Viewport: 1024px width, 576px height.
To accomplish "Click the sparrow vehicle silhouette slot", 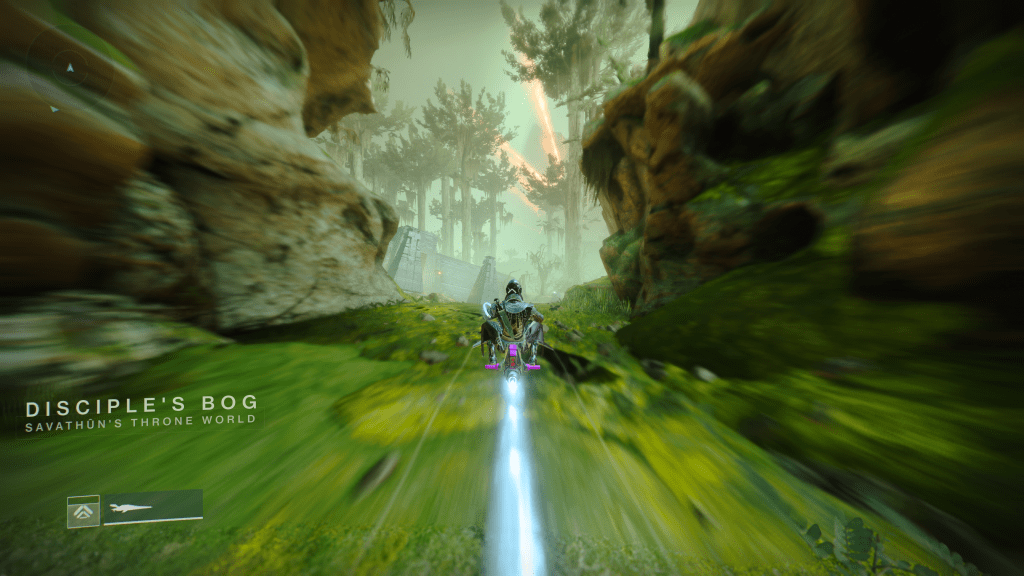I will point(152,507).
